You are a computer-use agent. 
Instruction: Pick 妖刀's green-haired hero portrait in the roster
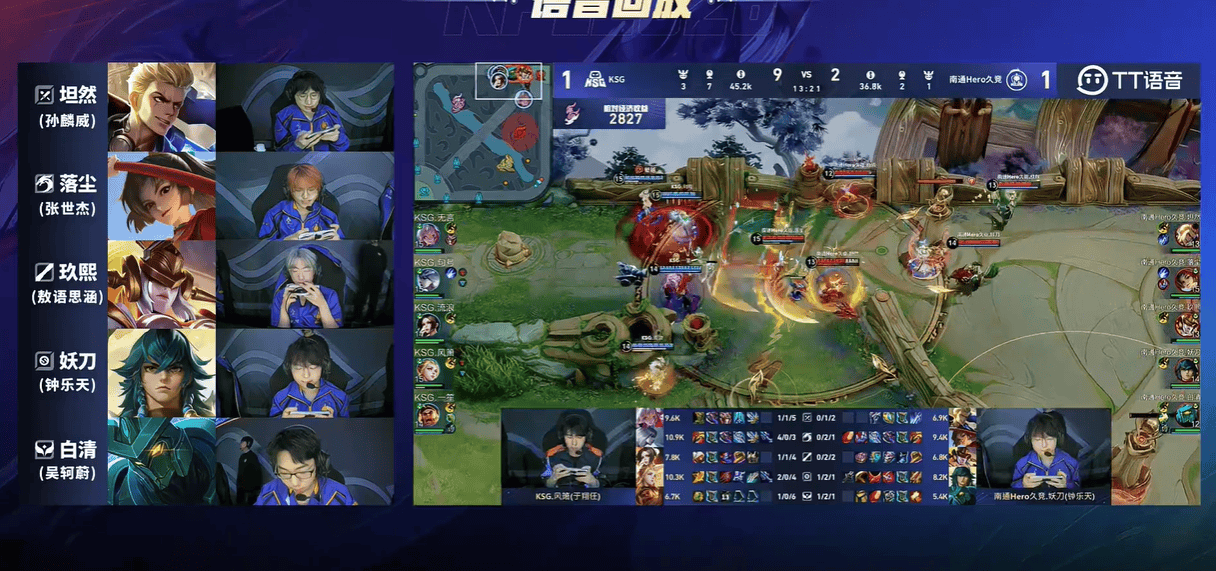[162, 372]
